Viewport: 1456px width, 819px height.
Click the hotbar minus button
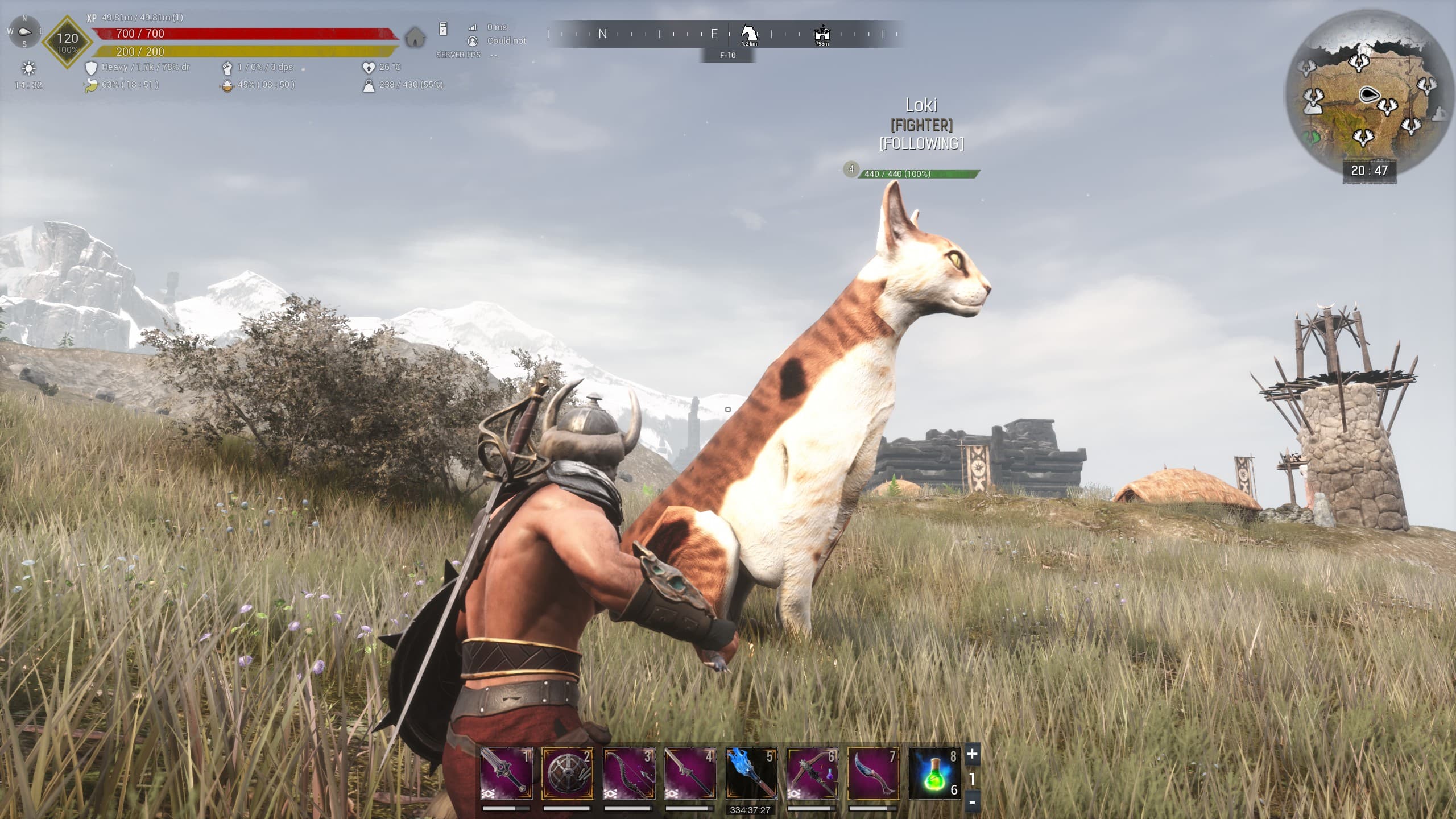[x=972, y=803]
